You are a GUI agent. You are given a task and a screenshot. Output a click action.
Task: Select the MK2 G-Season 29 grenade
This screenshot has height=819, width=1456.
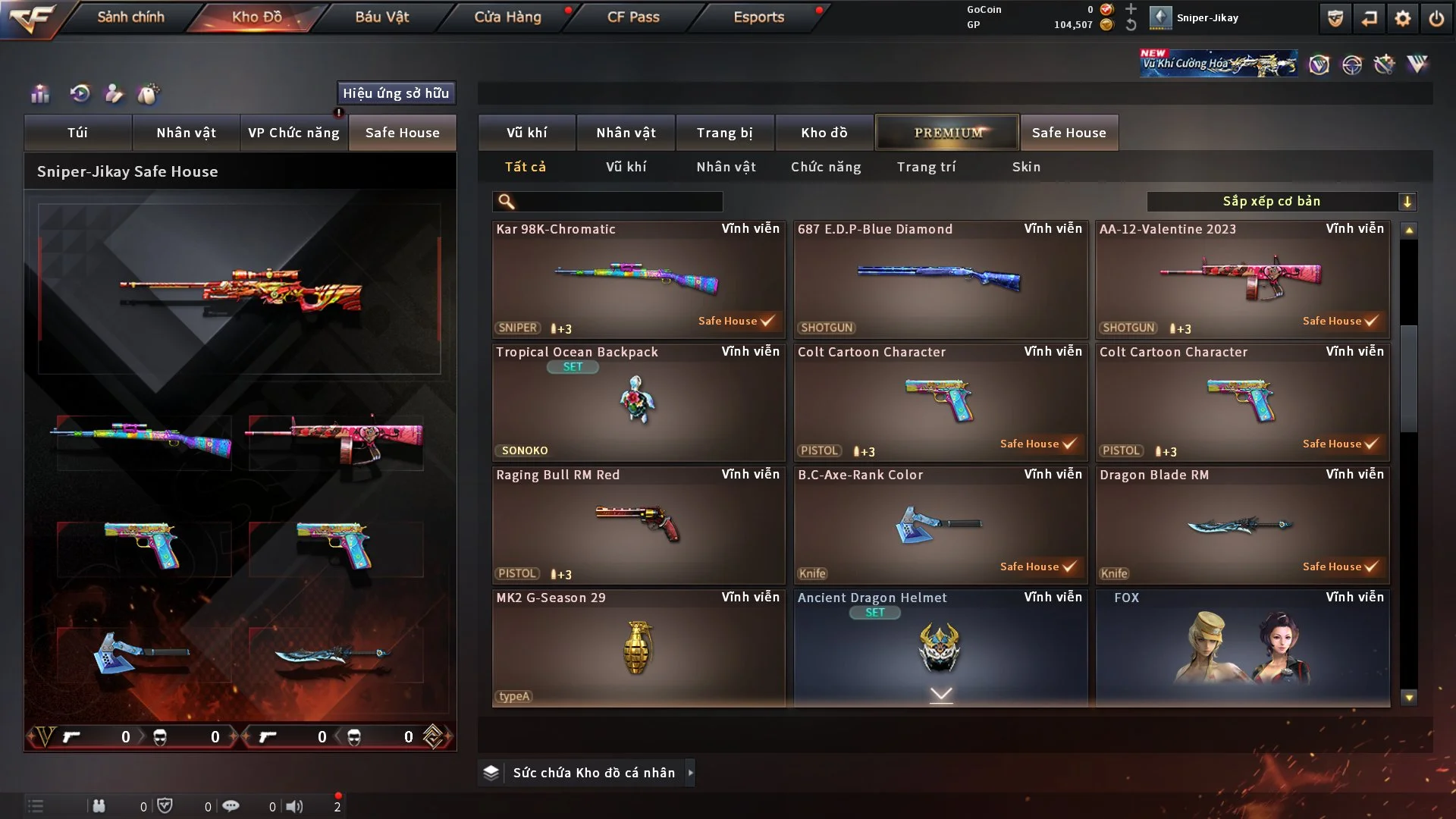pos(638,648)
